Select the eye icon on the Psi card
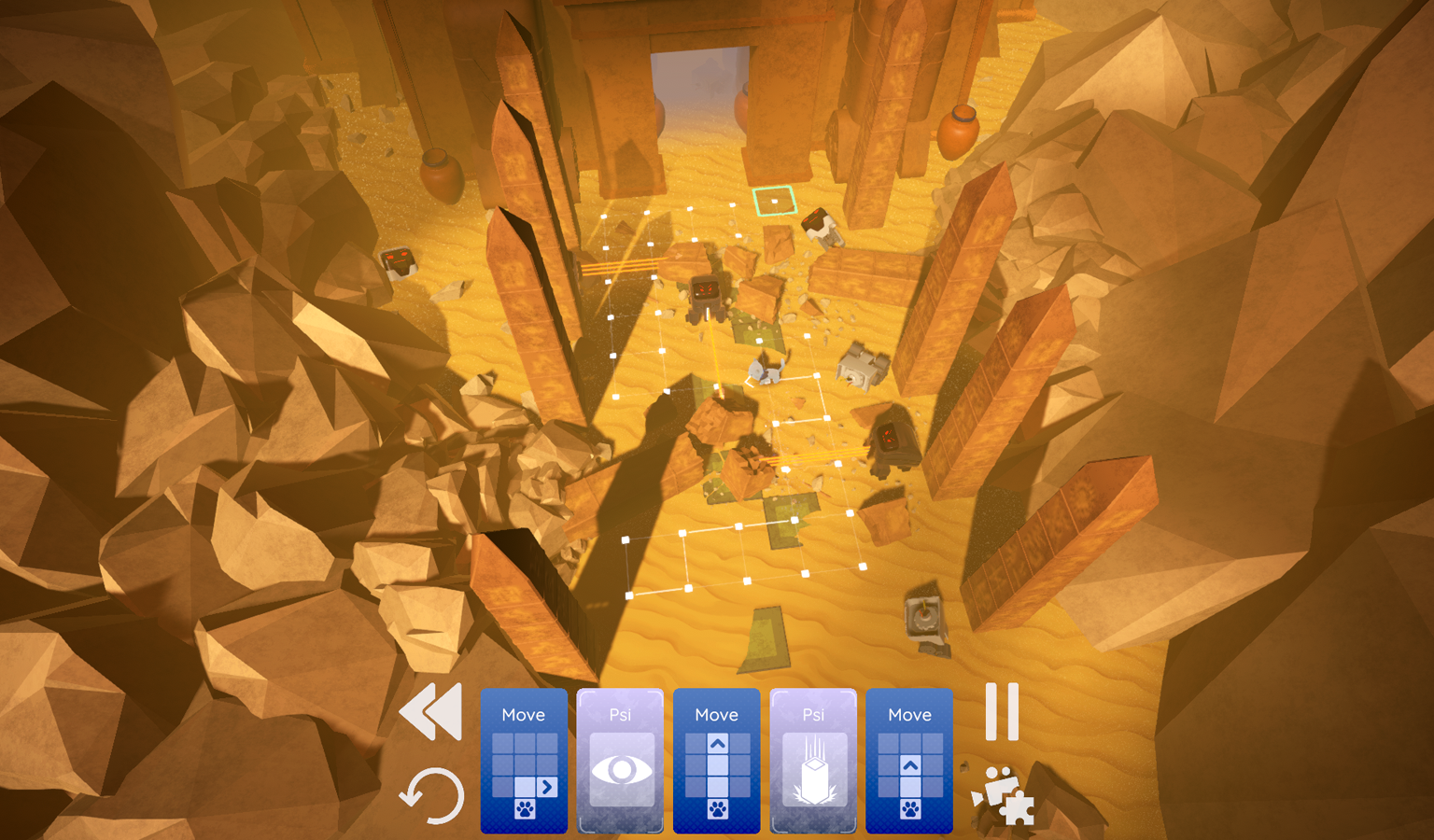This screenshot has width=1434, height=840. coord(622,770)
